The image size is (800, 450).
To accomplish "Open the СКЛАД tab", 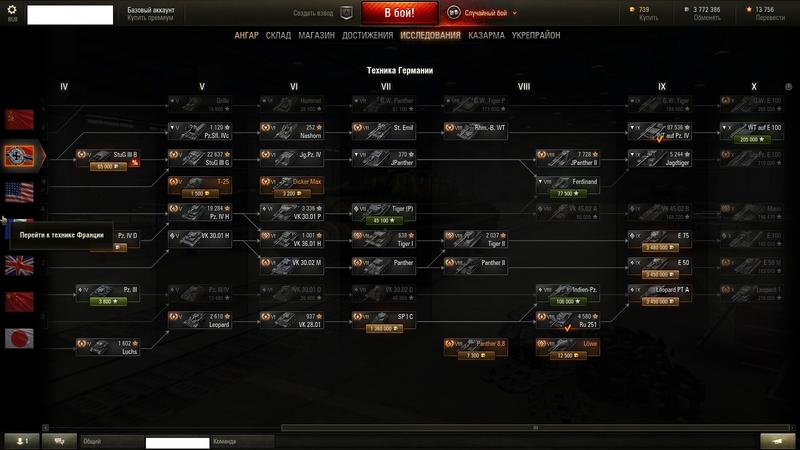I will click(x=278, y=35).
